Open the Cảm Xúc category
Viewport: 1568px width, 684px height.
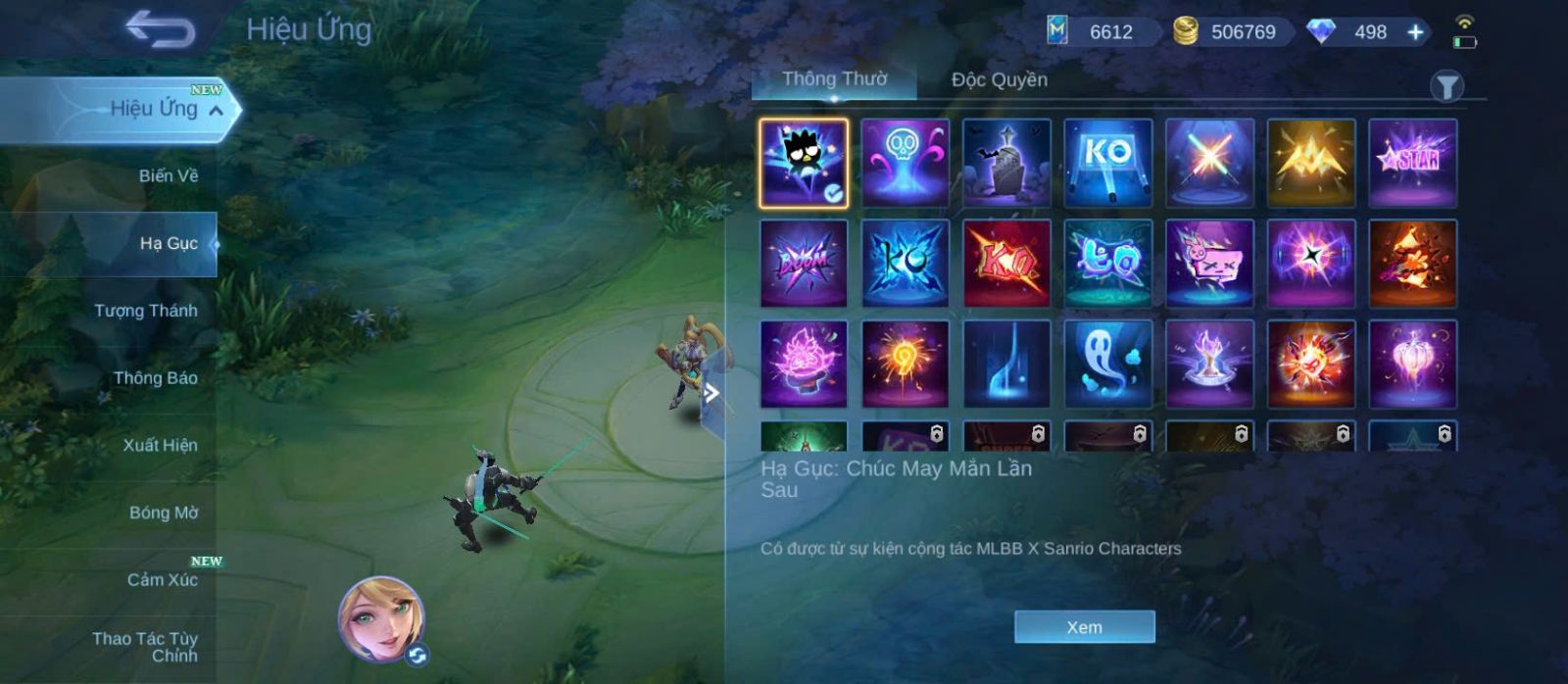tap(162, 580)
